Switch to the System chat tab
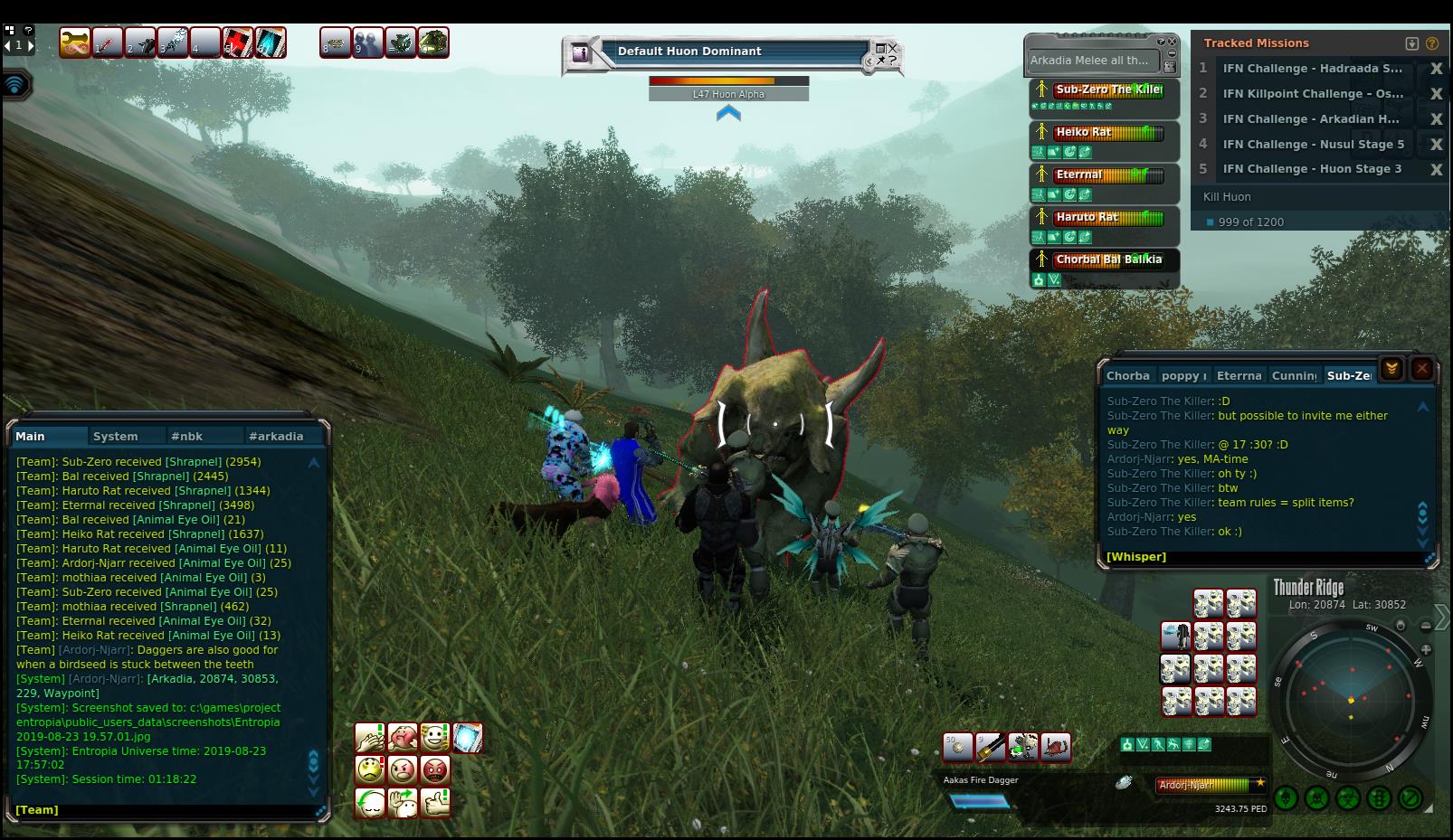The height and width of the screenshot is (840, 1453). coord(116,436)
